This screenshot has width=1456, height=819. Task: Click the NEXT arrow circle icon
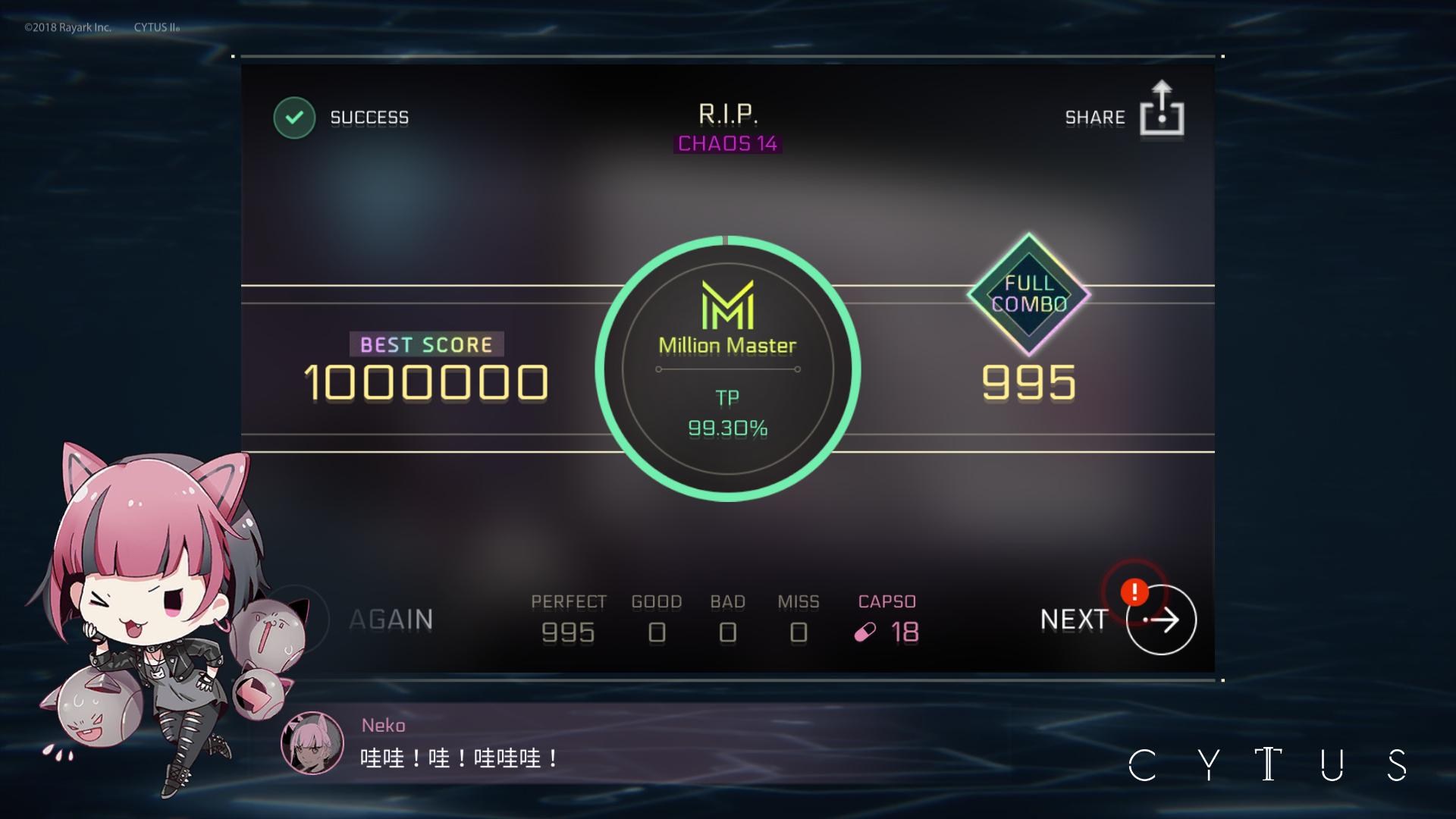click(x=1159, y=620)
